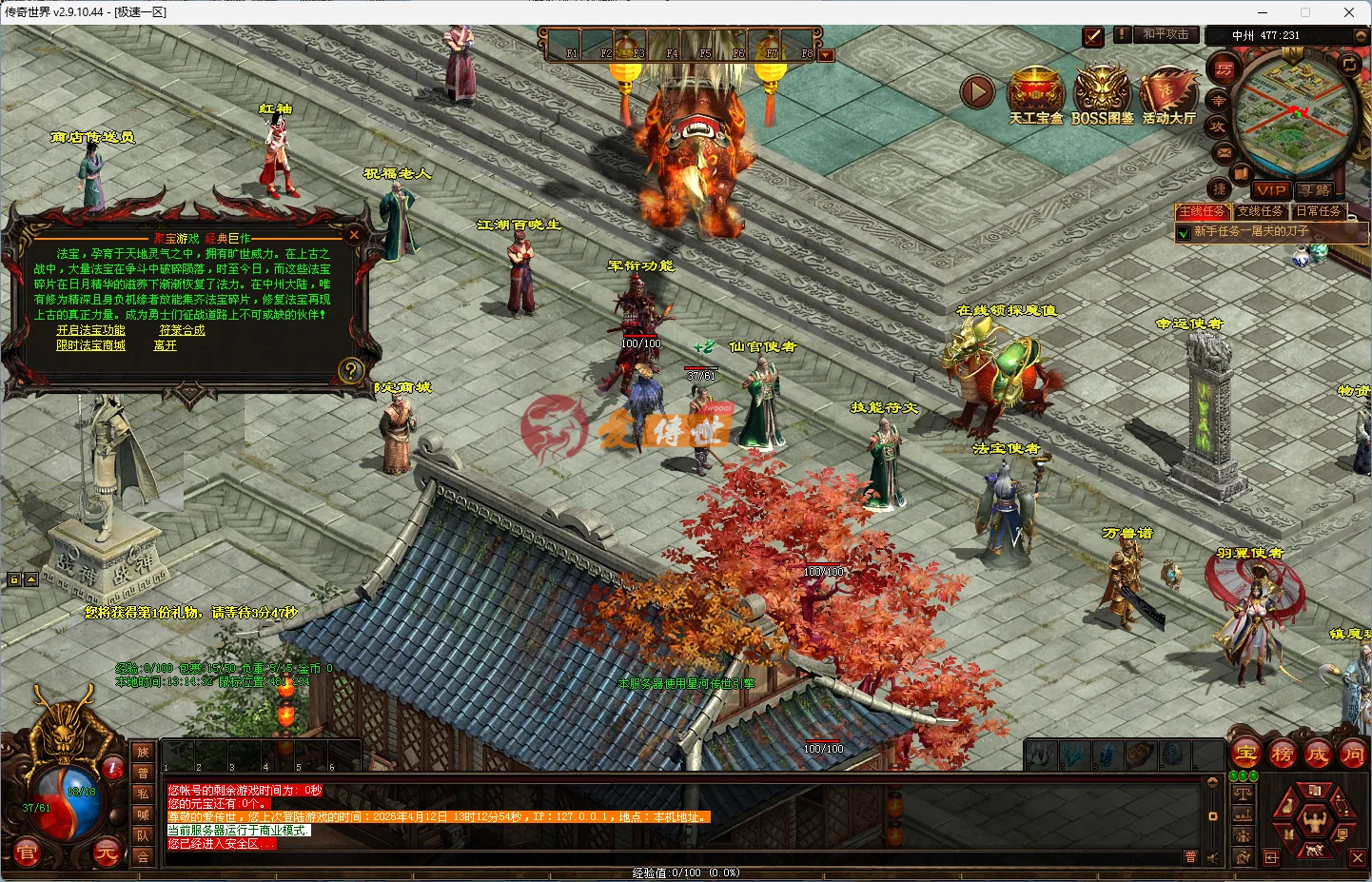Image resolution: width=1372 pixels, height=882 pixels.
Task: Switch to the 支线任务 quest tab
Action: pyautogui.click(x=1261, y=211)
